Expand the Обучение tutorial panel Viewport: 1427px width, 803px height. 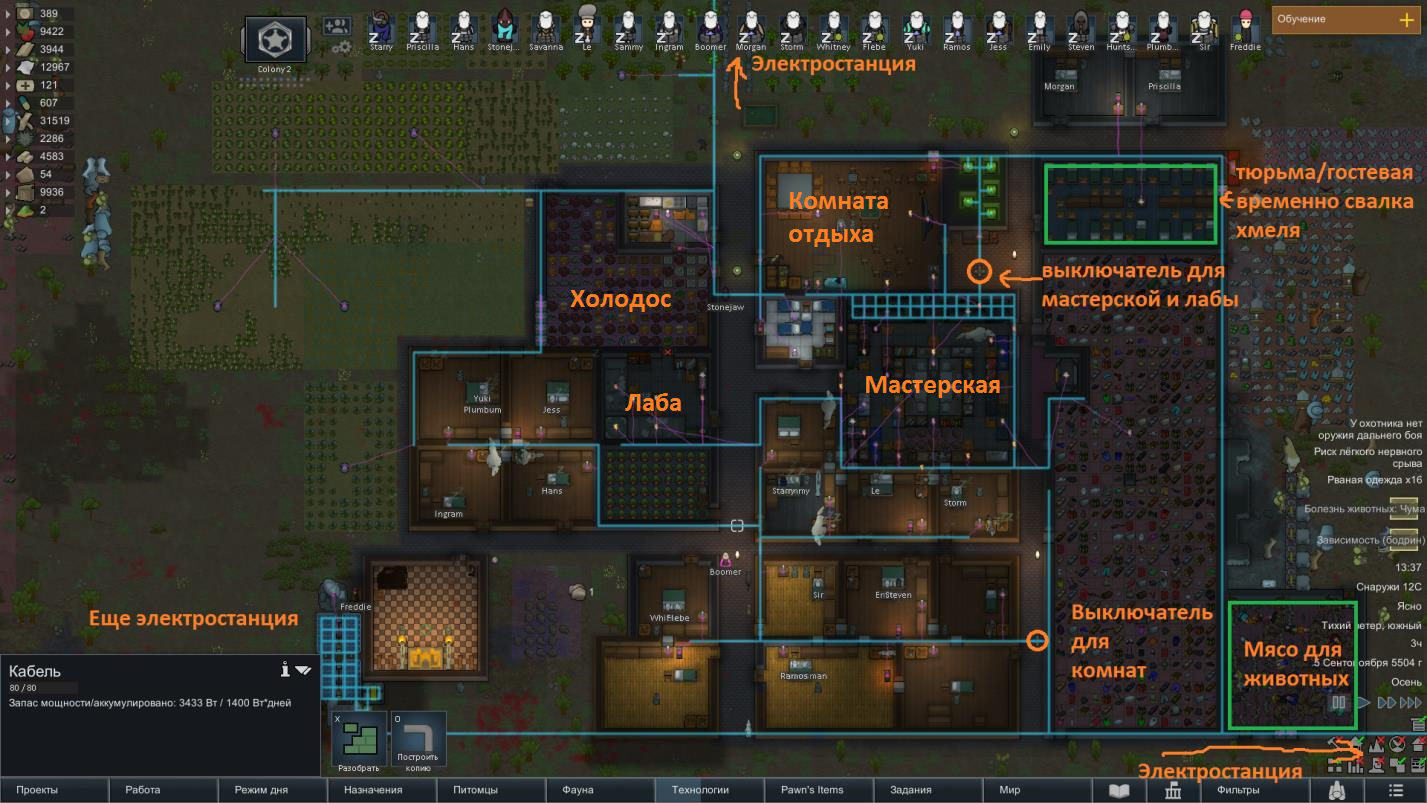coord(1406,19)
